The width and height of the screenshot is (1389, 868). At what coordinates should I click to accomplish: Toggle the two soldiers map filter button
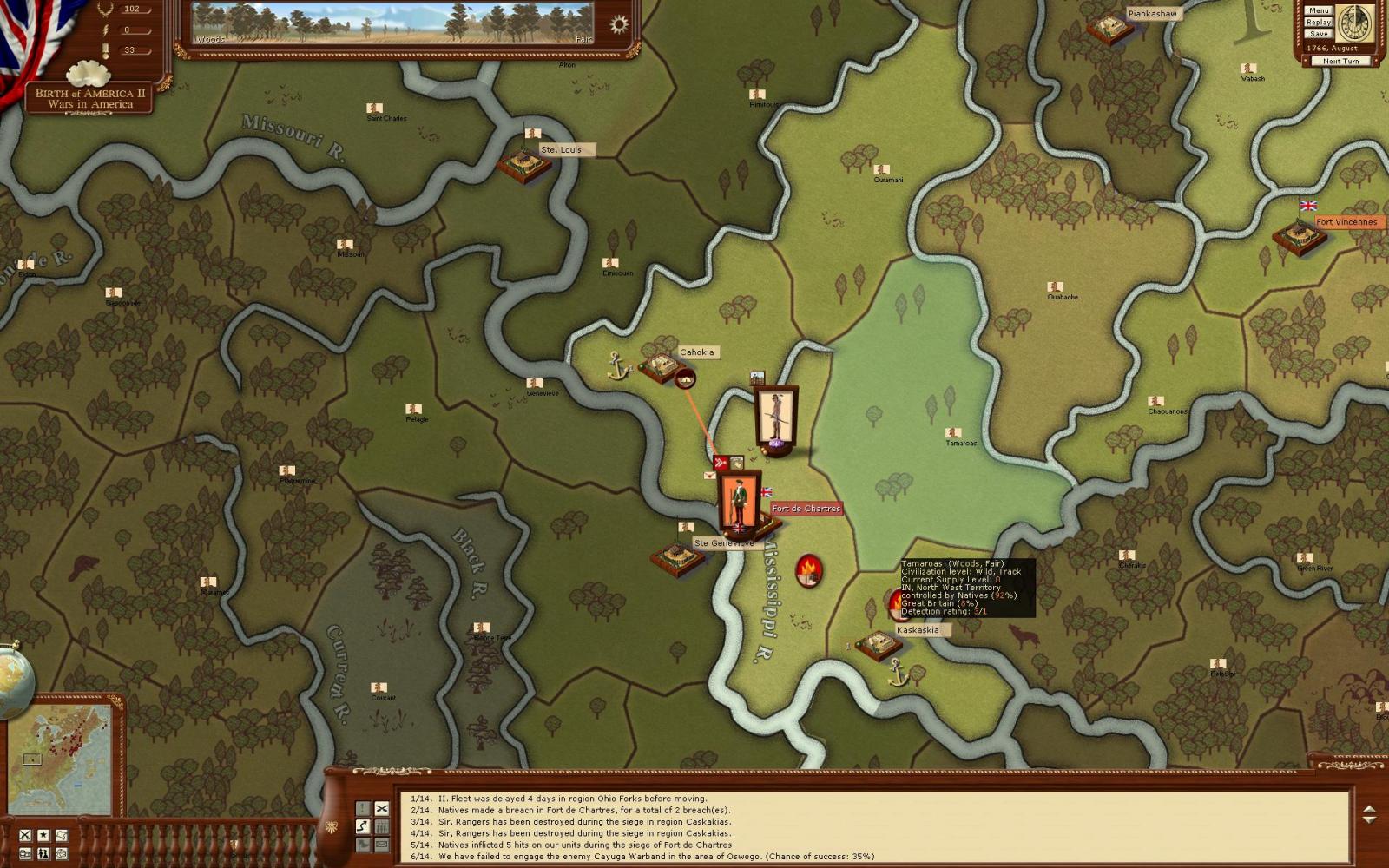click(43, 854)
